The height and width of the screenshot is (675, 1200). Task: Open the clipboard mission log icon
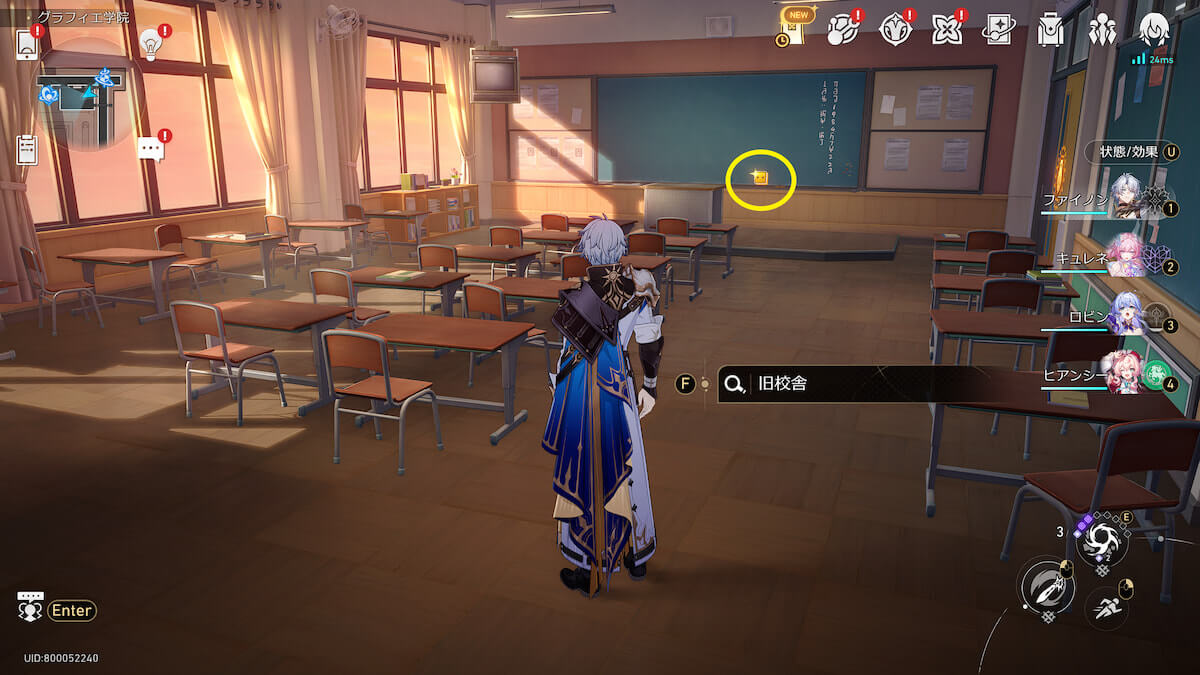point(27,150)
